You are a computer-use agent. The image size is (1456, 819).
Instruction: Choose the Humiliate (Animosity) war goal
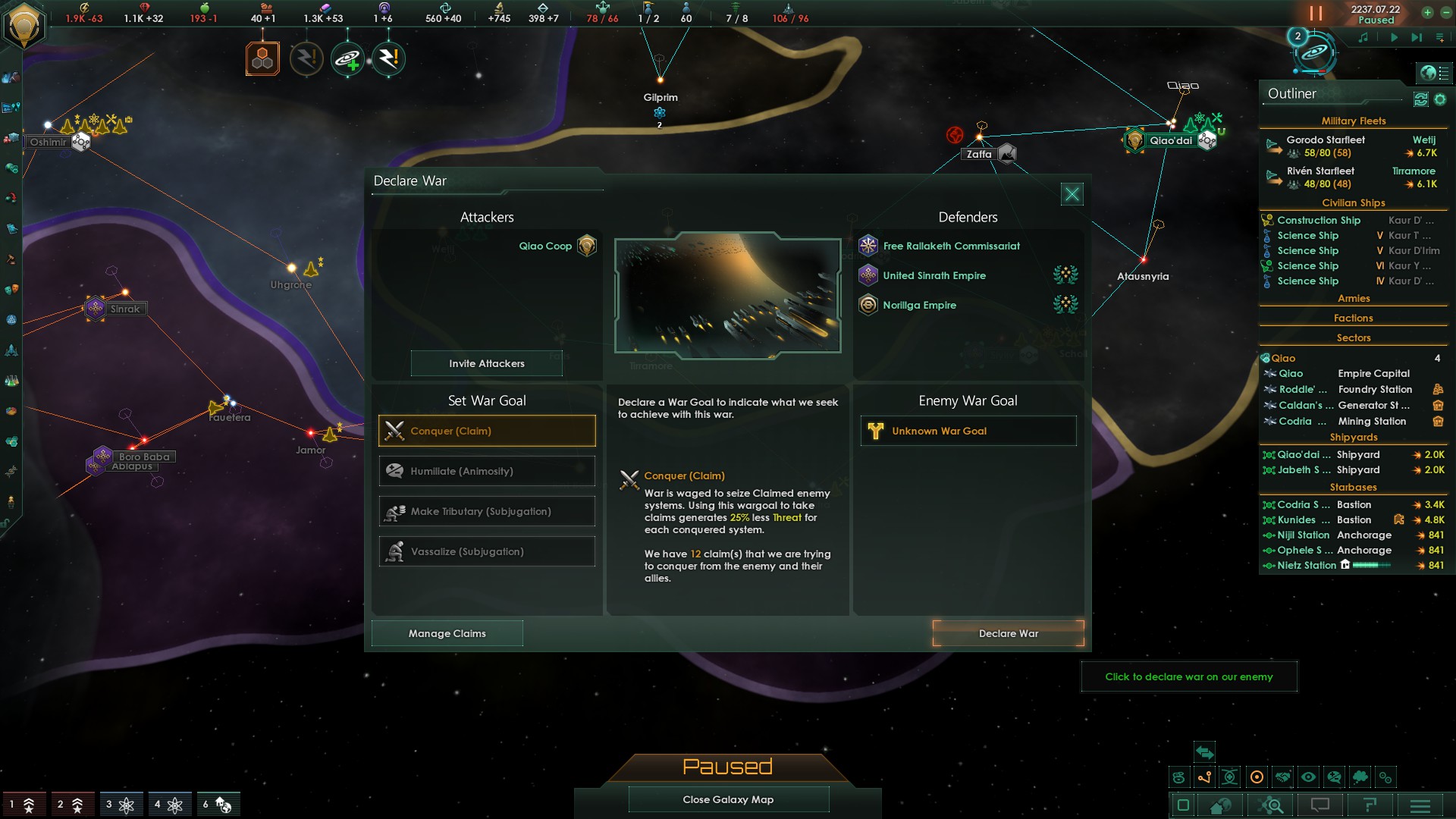[x=487, y=471]
